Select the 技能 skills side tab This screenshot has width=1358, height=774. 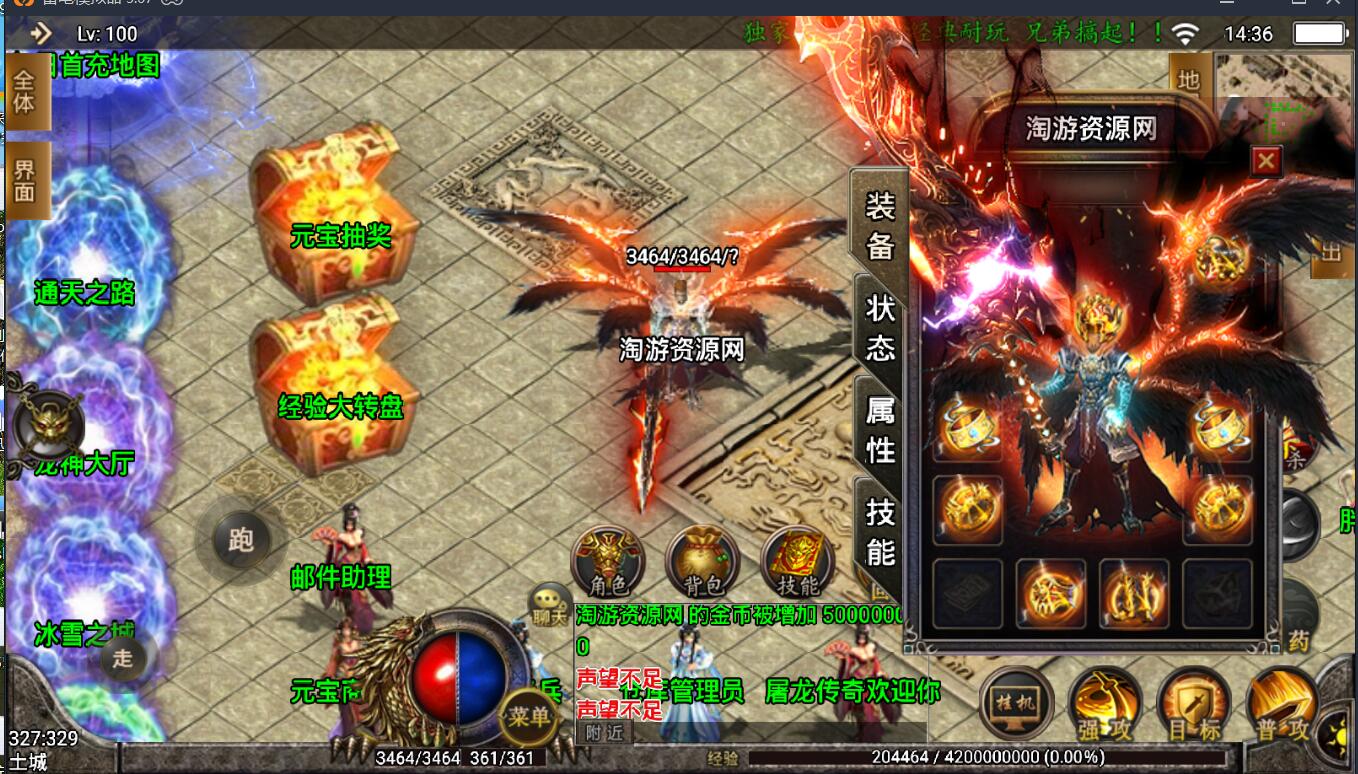pos(880,532)
